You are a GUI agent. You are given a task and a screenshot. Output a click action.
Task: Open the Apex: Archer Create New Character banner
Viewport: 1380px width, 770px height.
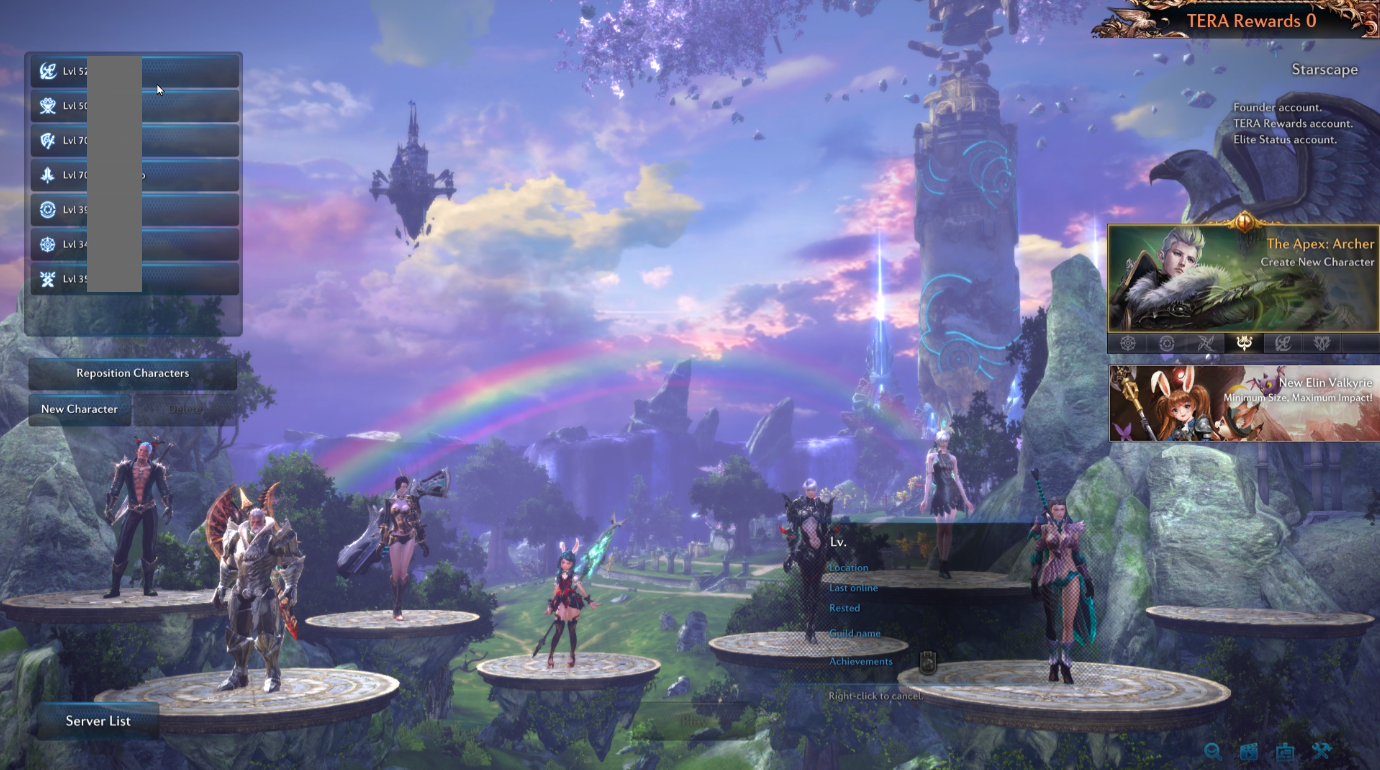pyautogui.click(x=1243, y=280)
